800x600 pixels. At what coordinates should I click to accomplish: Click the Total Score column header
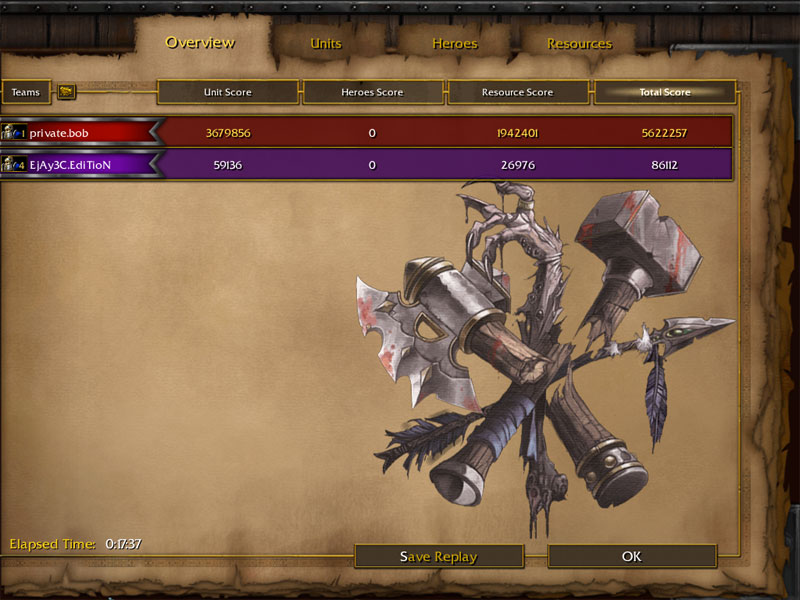(665, 92)
